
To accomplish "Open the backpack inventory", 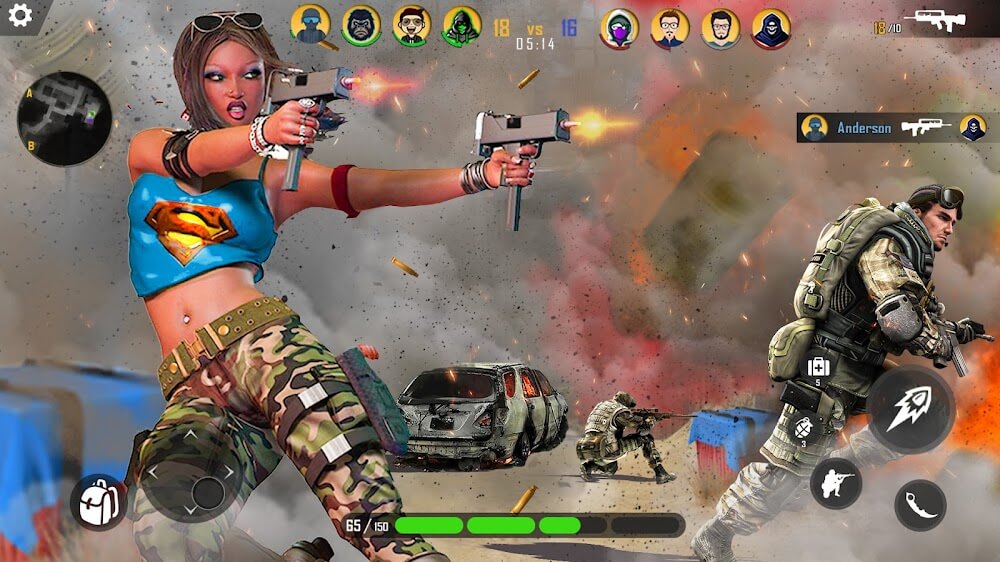I will tap(99, 502).
